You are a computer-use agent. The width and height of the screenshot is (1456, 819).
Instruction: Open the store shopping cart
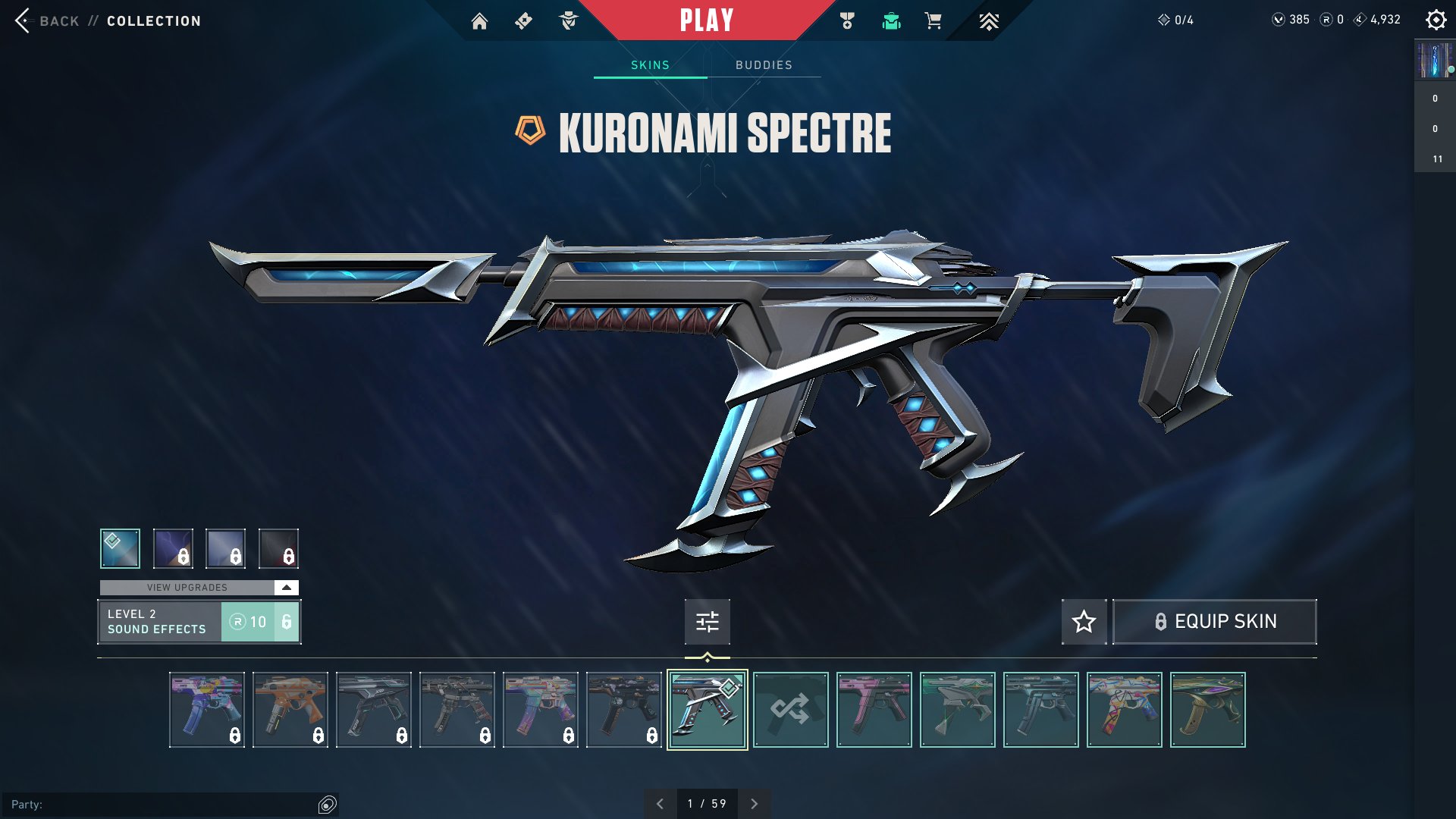(x=933, y=21)
